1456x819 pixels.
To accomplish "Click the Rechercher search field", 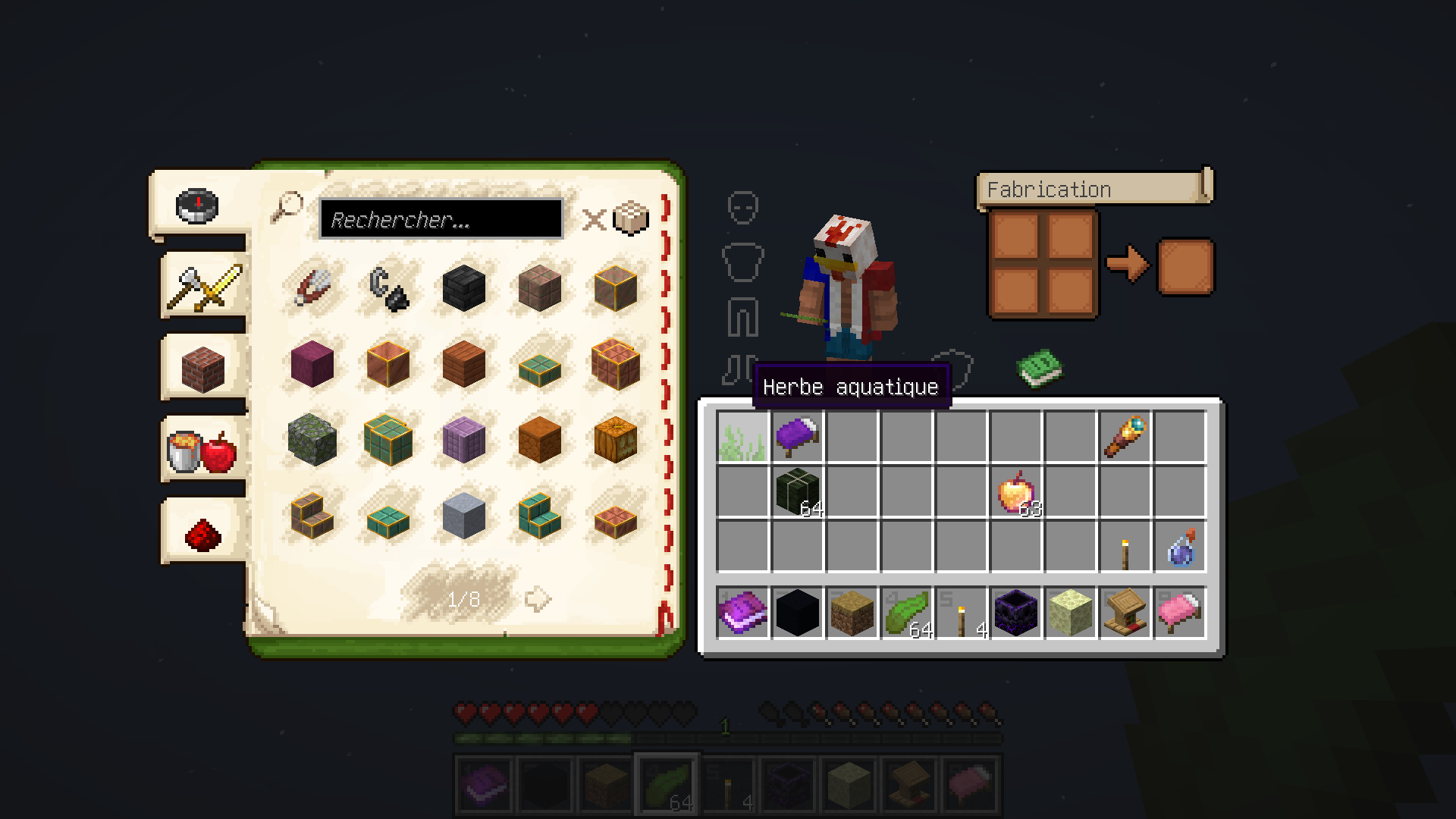I will (x=440, y=218).
